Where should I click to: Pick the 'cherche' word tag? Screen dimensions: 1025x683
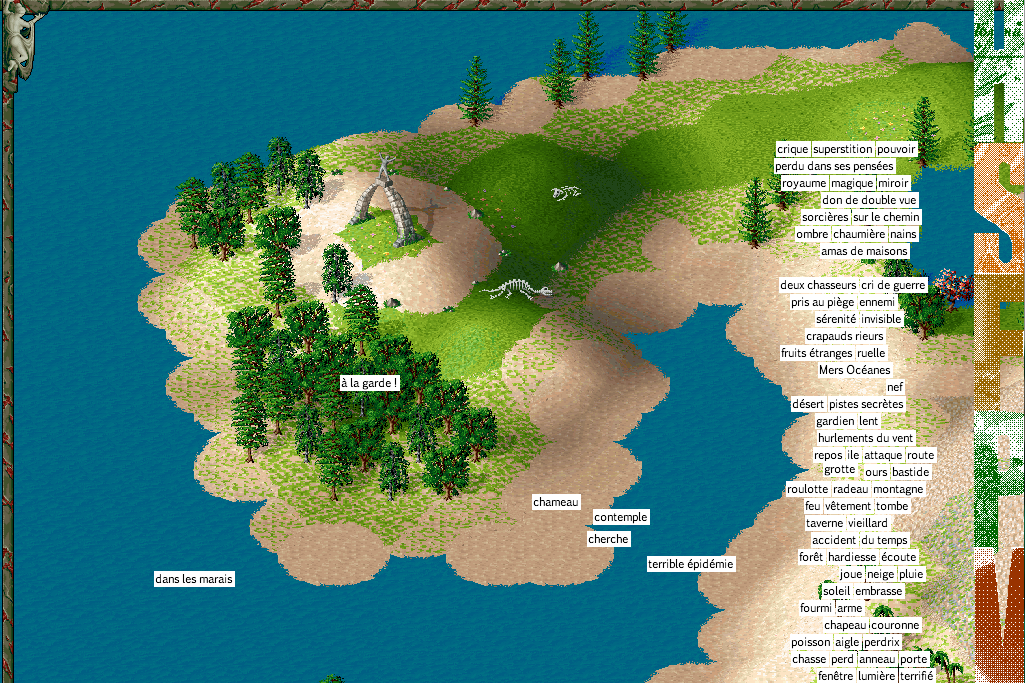[x=609, y=539]
